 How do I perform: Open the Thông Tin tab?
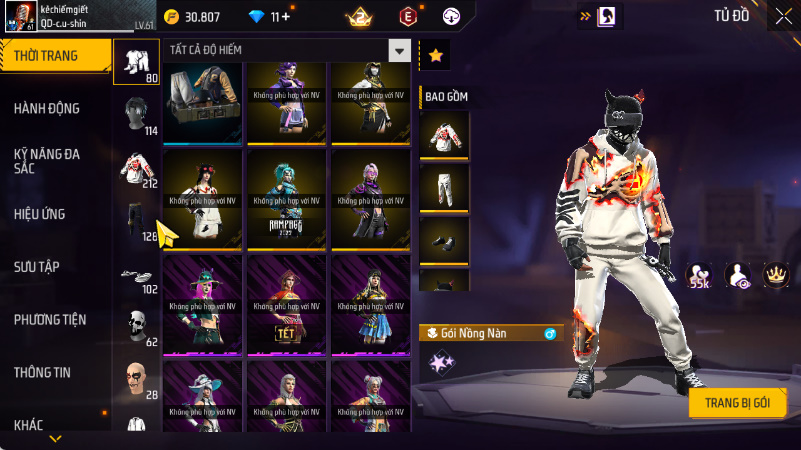42,372
